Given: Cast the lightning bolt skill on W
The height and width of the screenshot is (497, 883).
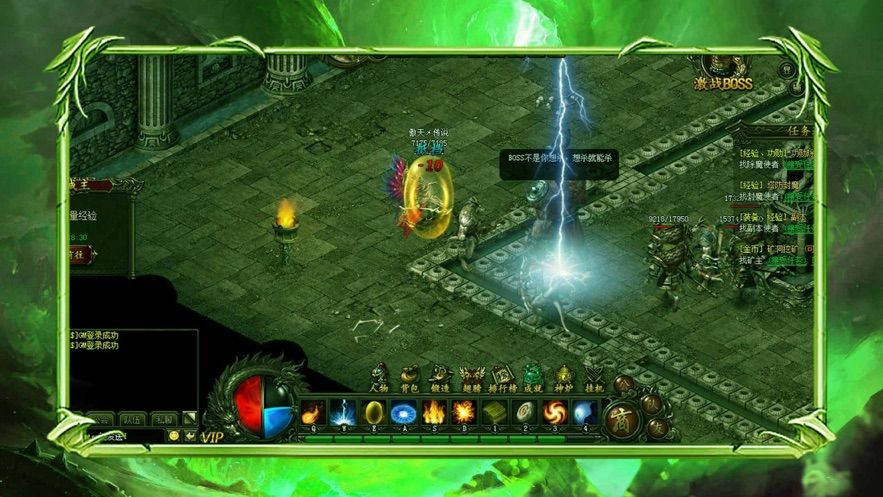Looking at the screenshot, I should [344, 412].
